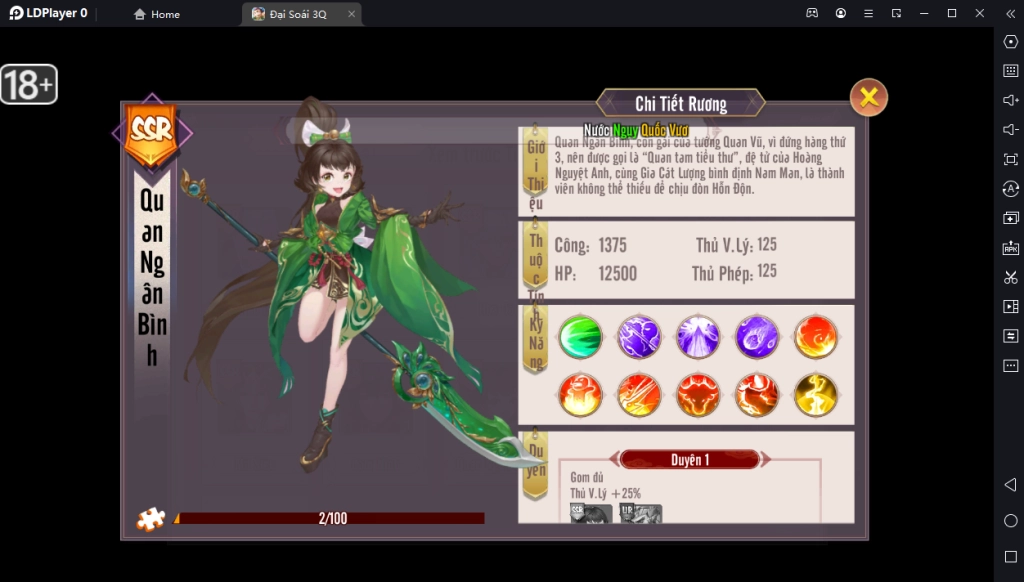Viewport: 1024px width, 582px height.
Task: Tap the SSR hero portrait under Duyên 1
Action: (591, 514)
